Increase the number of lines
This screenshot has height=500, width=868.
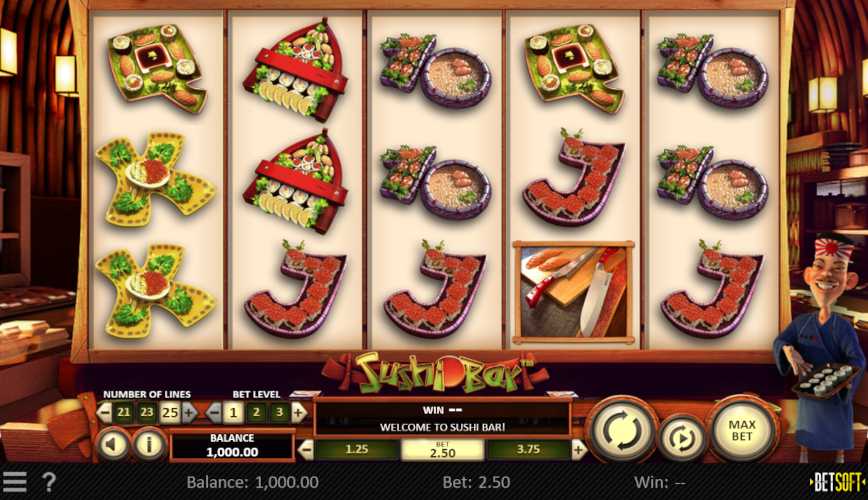pyautogui.click(x=189, y=411)
